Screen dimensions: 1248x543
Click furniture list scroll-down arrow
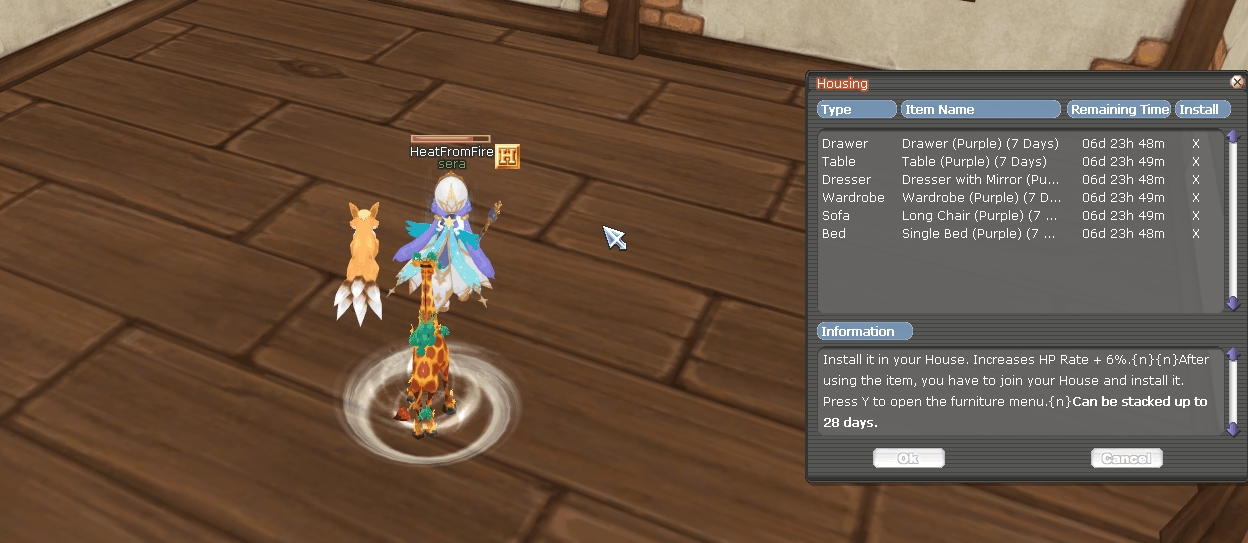(x=1233, y=304)
